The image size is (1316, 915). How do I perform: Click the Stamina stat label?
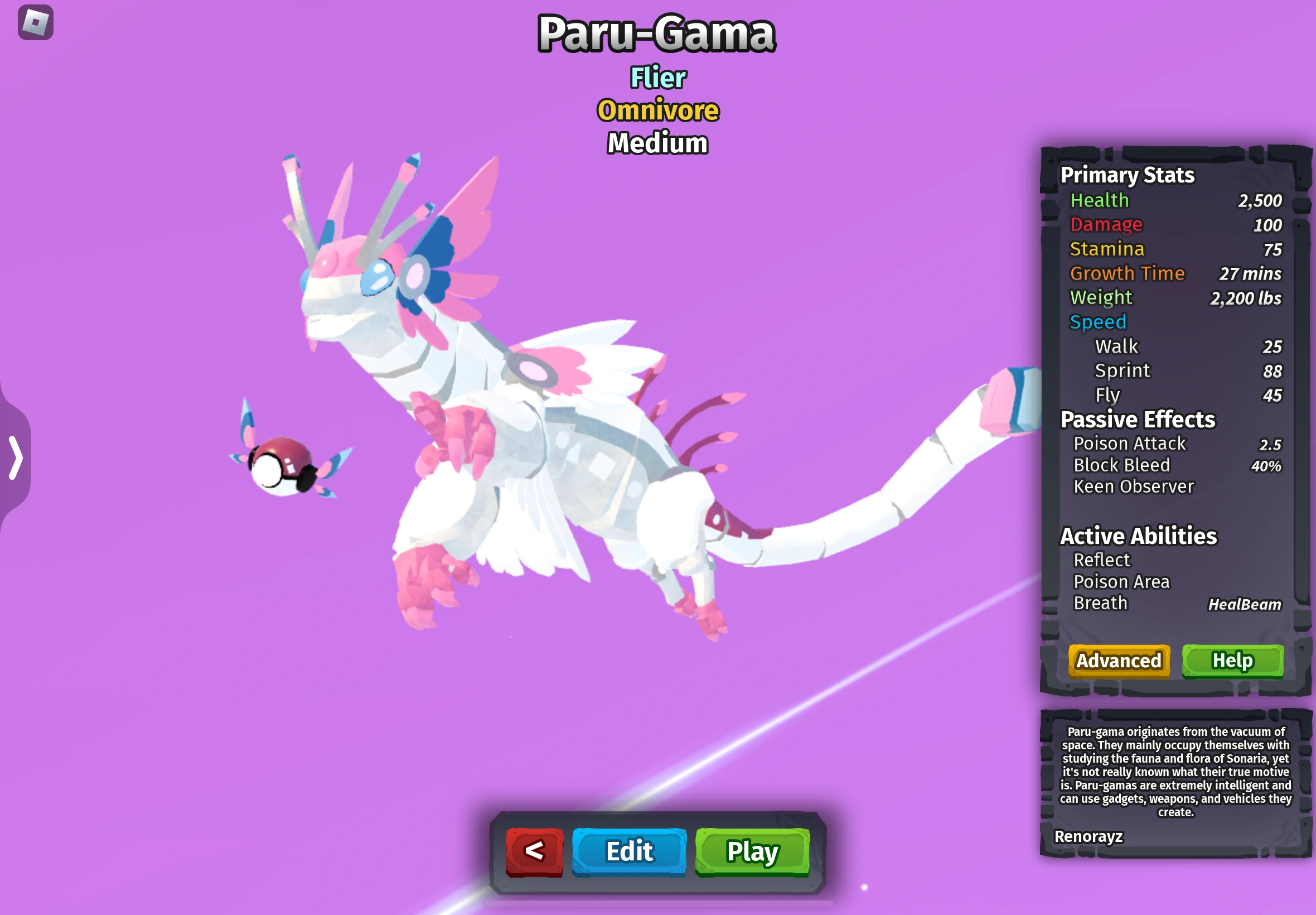click(x=1107, y=248)
